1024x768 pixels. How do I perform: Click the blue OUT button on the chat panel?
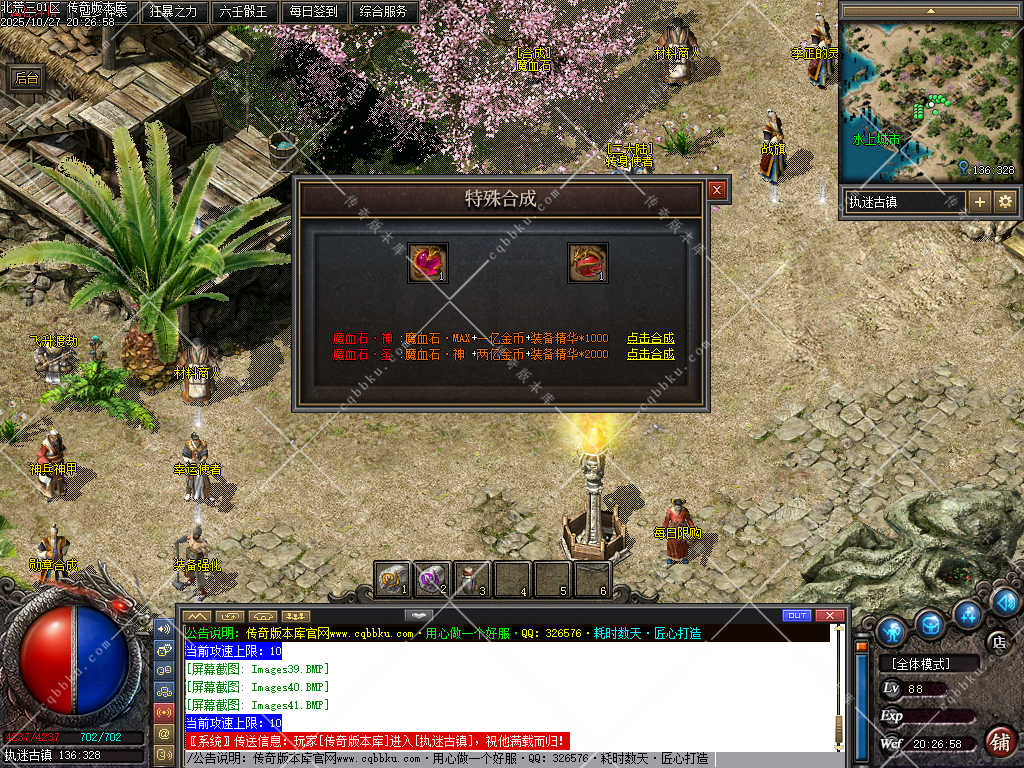click(797, 615)
